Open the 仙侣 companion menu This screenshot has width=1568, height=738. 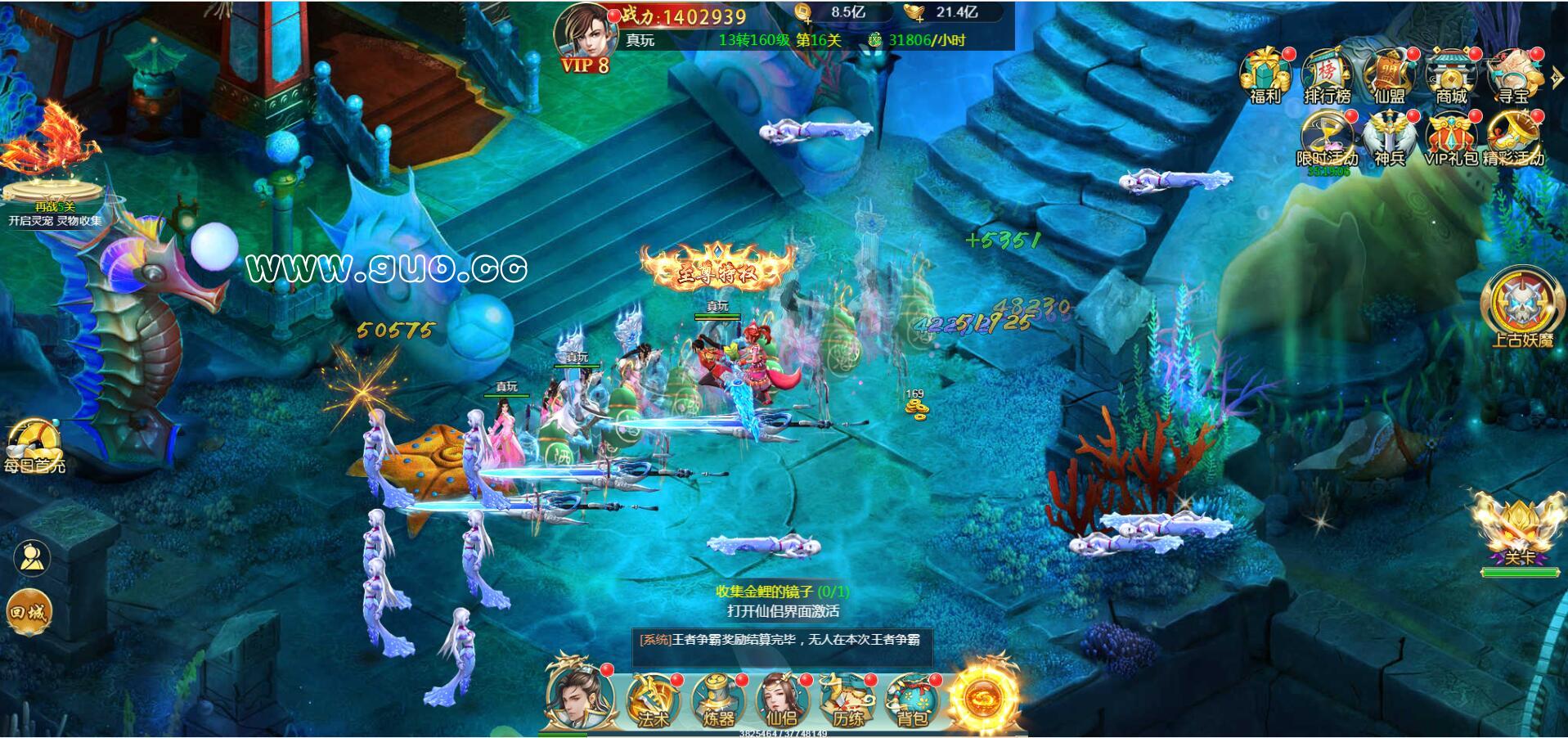click(x=781, y=700)
